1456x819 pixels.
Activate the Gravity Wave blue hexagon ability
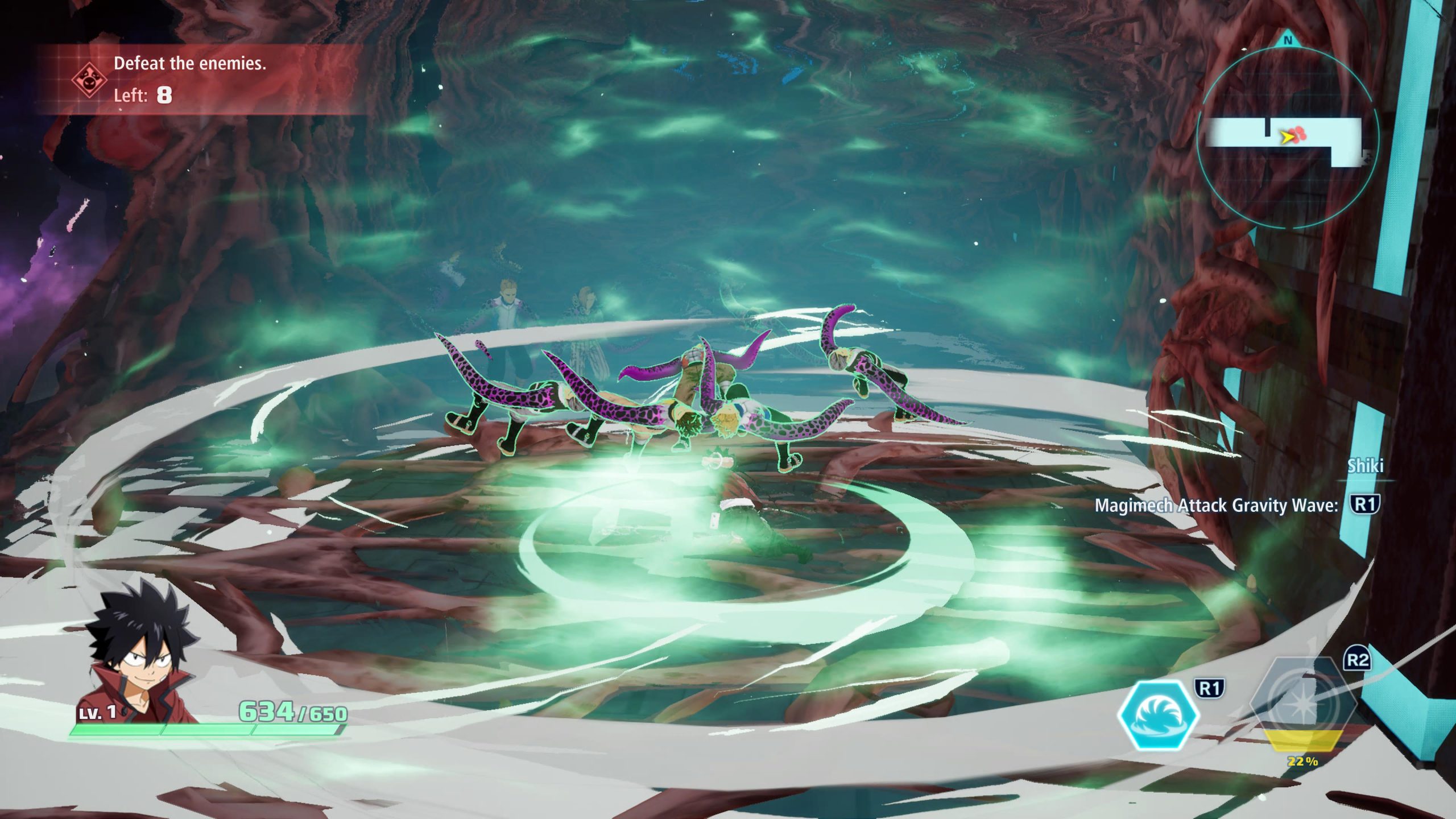coord(1159,716)
